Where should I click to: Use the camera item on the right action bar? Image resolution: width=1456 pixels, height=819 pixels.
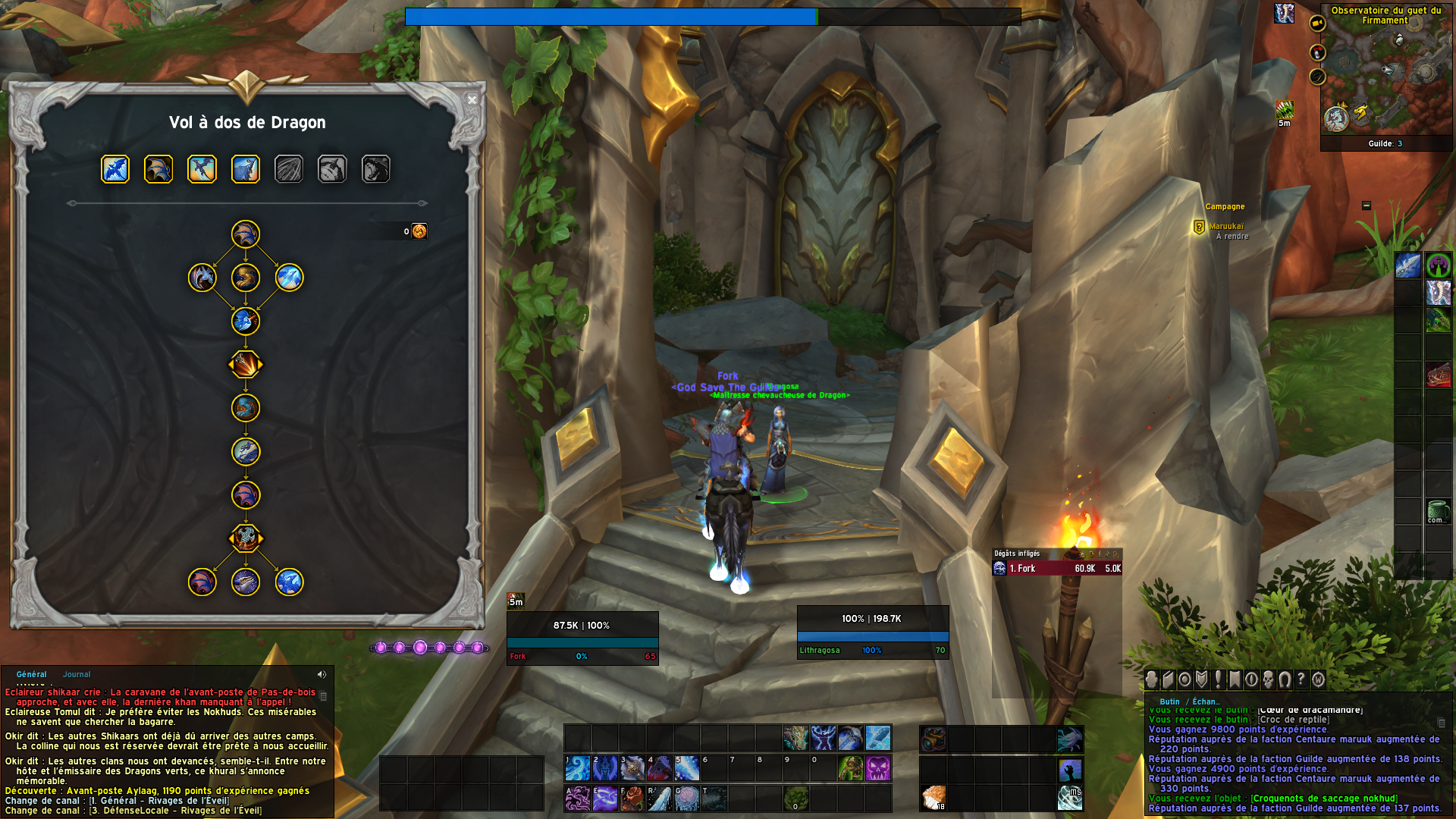tap(933, 739)
